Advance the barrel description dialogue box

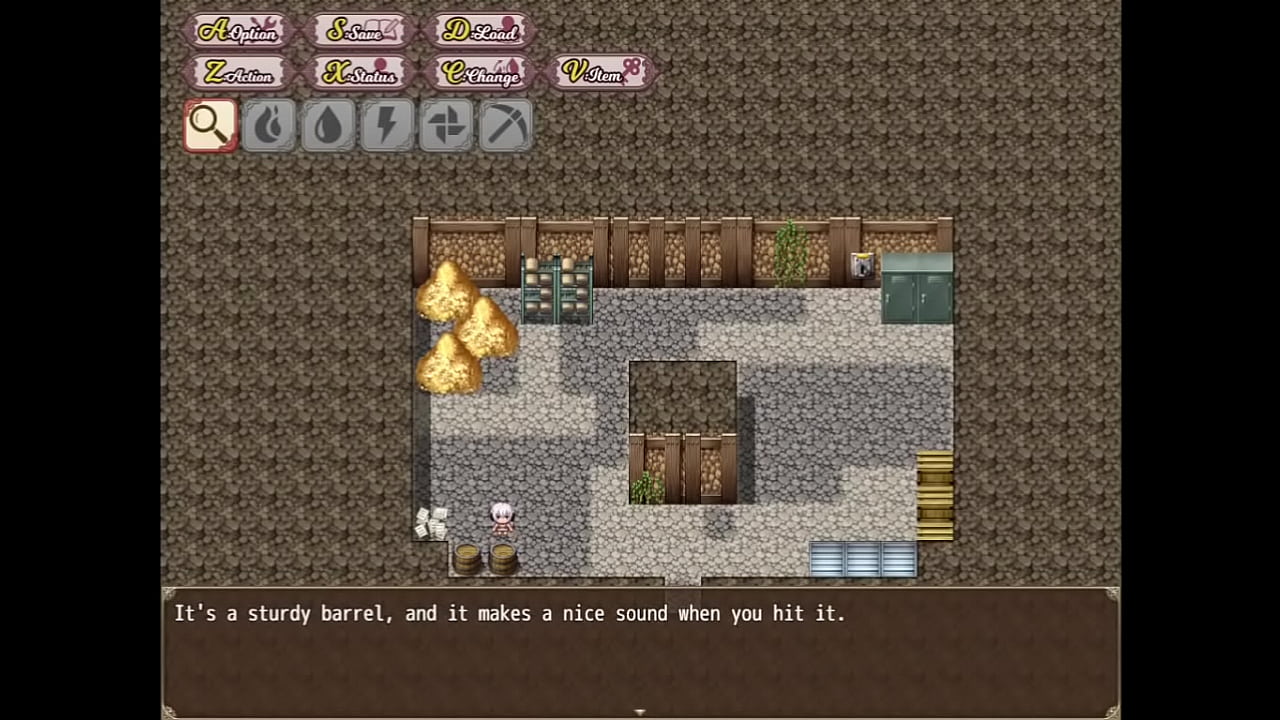pyautogui.click(x=640, y=650)
